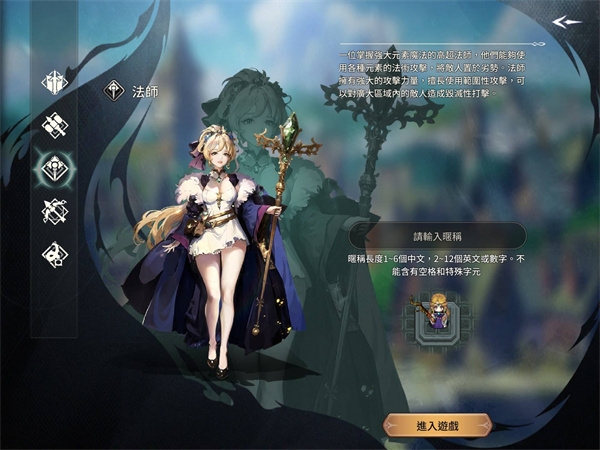Screen dimensions: 600x450
Task: Choose the bottom class icon in the list
Action: pyautogui.click(x=53, y=254)
